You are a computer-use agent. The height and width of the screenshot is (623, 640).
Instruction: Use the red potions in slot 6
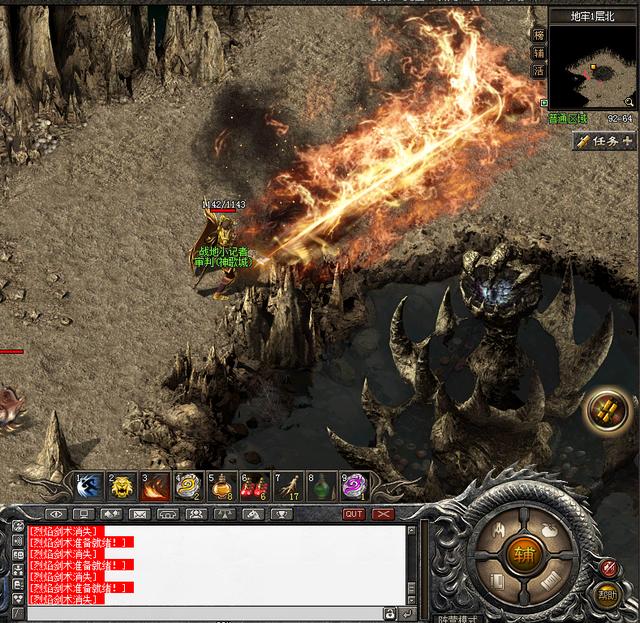pos(255,487)
